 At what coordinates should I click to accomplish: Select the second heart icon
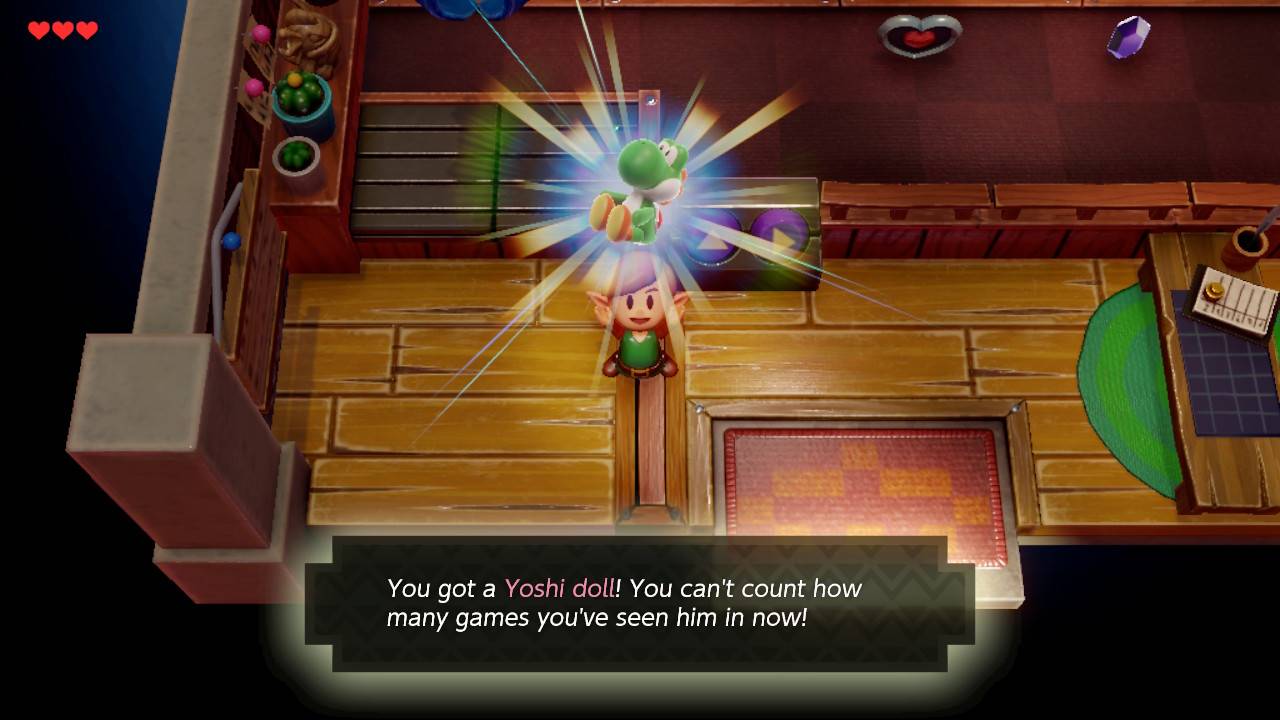coord(64,31)
